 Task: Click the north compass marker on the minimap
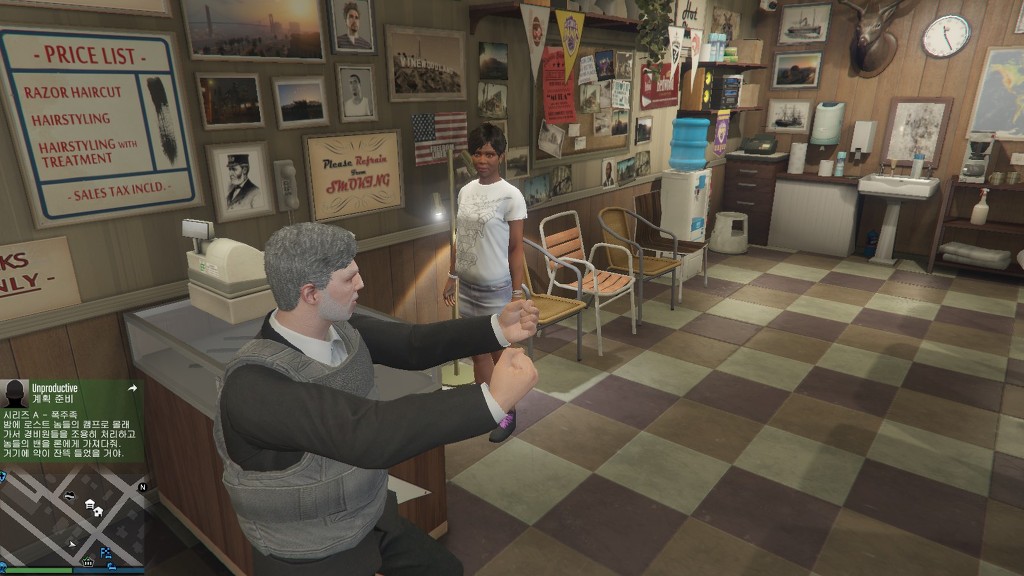142,487
